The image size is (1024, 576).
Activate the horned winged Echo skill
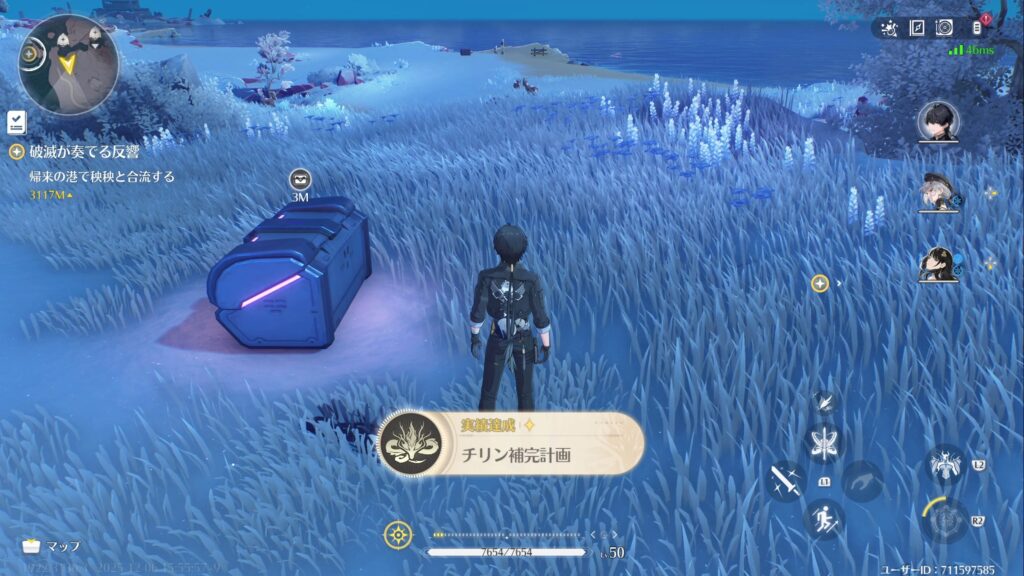point(944,464)
